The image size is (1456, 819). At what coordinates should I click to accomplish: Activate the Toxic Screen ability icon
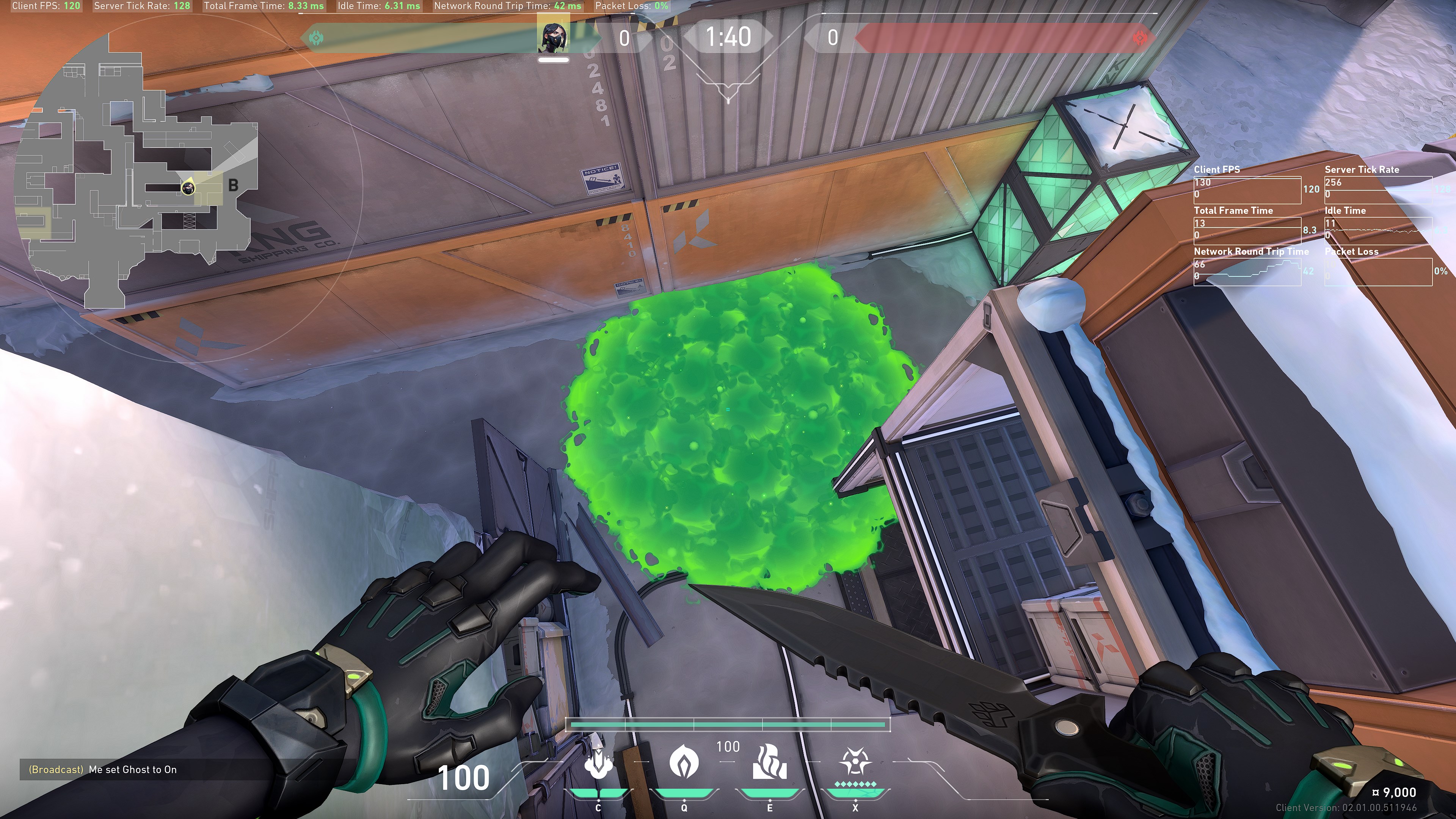(x=769, y=763)
